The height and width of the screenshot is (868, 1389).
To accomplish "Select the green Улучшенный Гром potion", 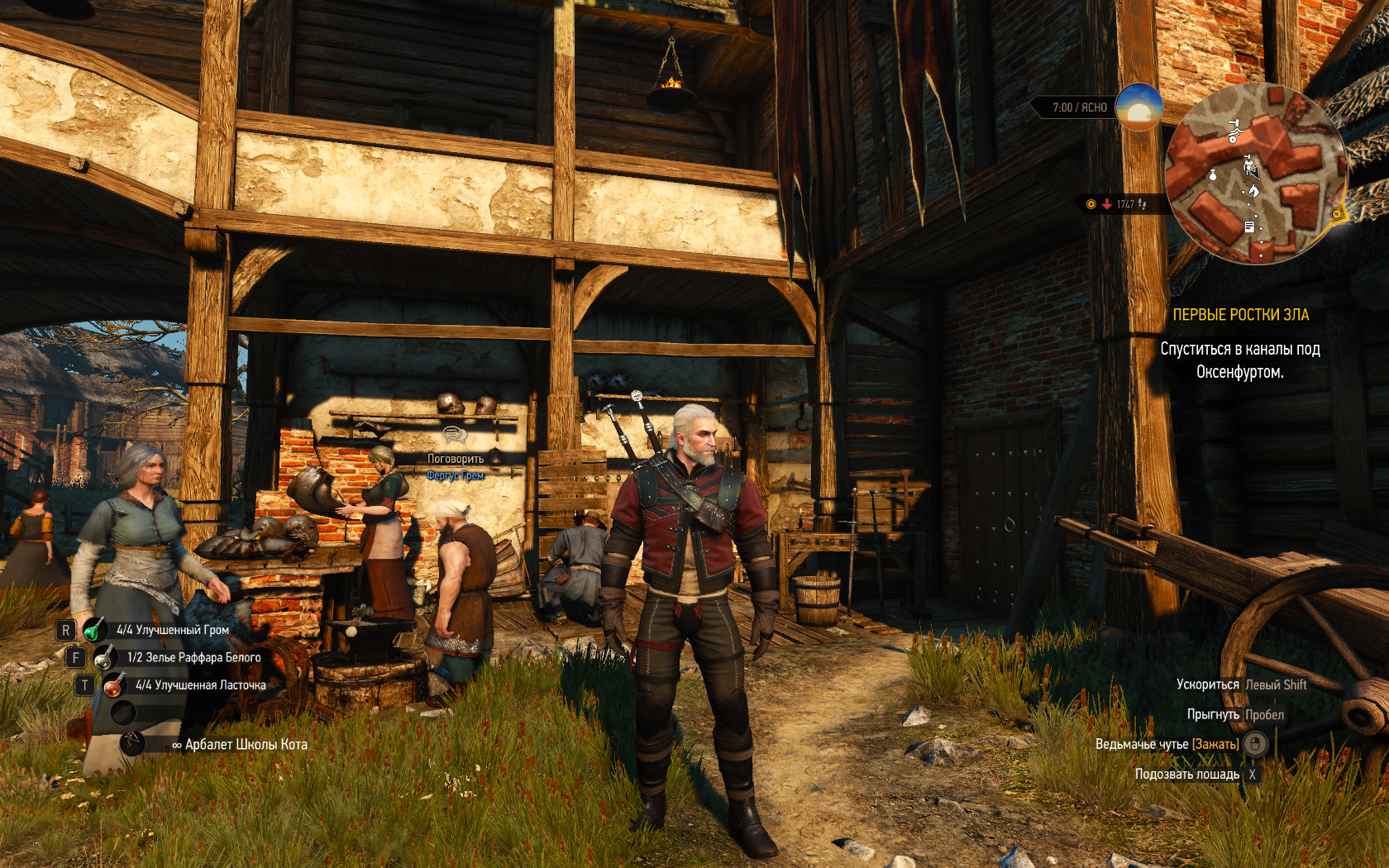I will pos(94,630).
